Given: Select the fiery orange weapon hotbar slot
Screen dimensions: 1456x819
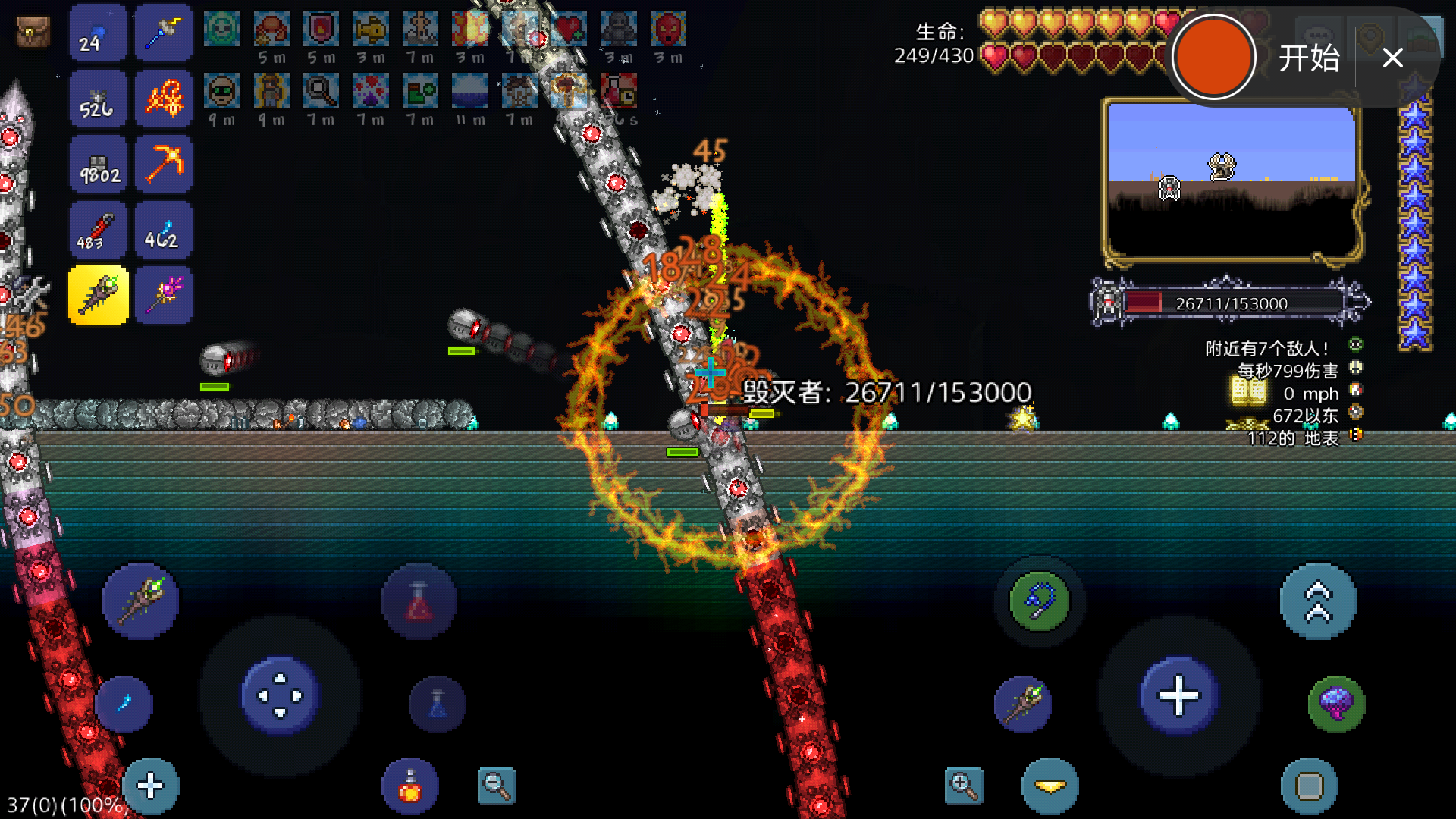Looking at the screenshot, I should pos(164,99).
